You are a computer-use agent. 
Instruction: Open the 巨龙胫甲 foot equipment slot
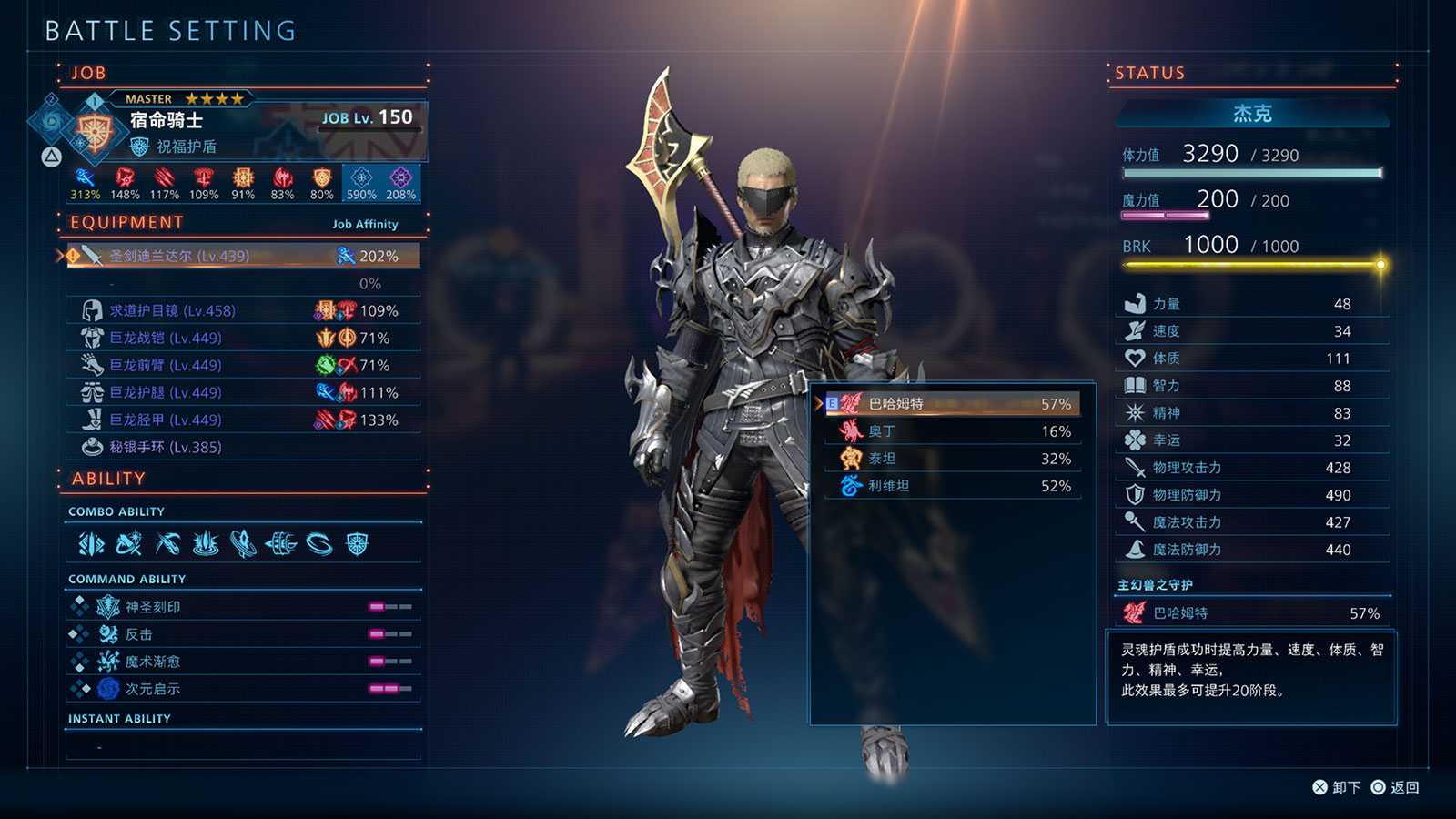(x=242, y=420)
